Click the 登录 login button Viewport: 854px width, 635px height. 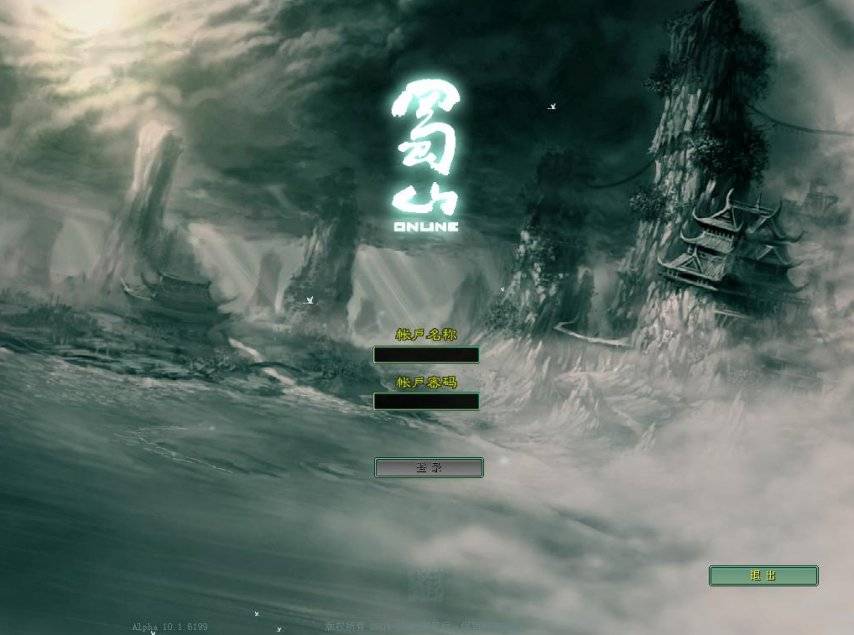tap(429, 467)
